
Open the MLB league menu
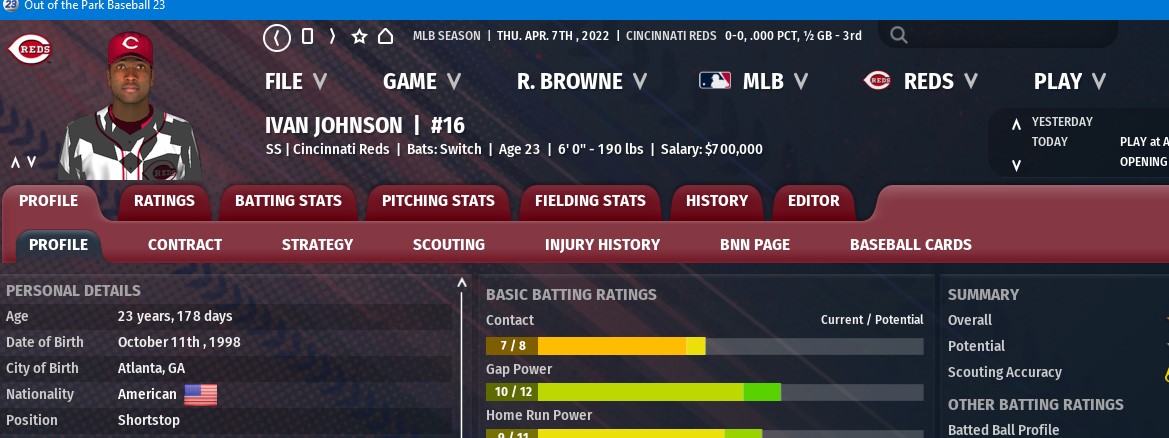[754, 82]
